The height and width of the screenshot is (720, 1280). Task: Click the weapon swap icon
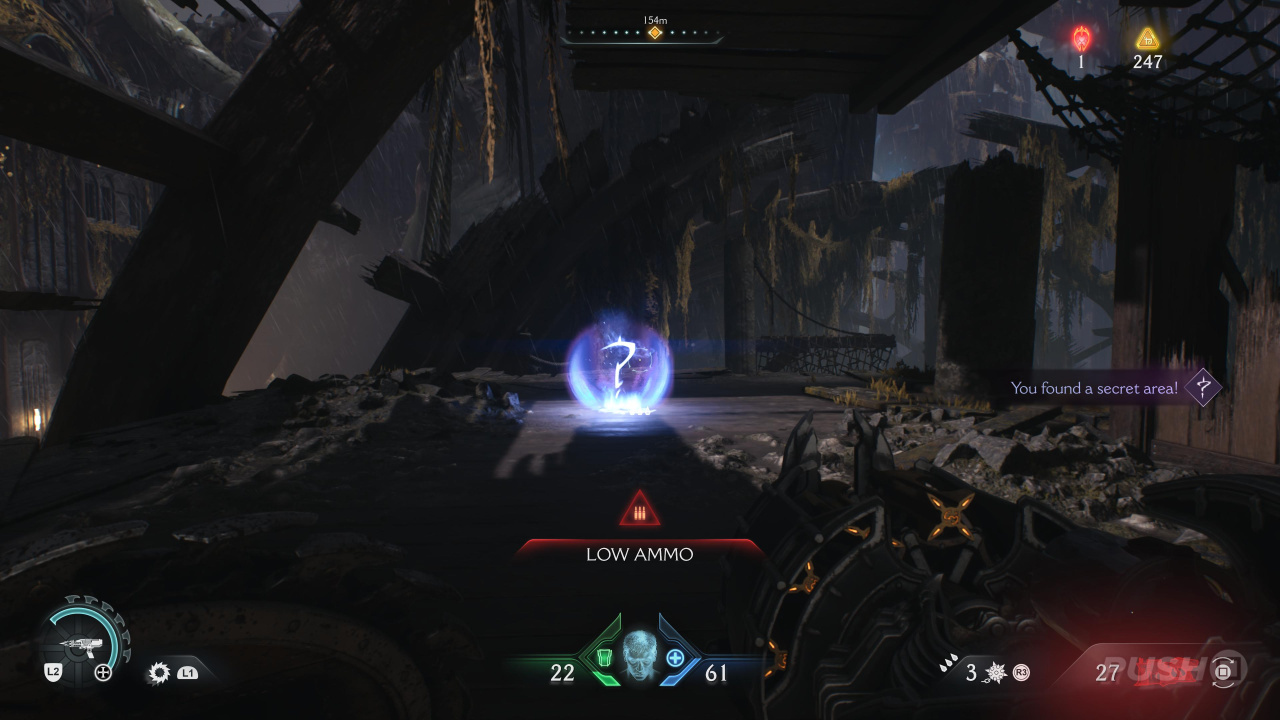coord(1225,671)
